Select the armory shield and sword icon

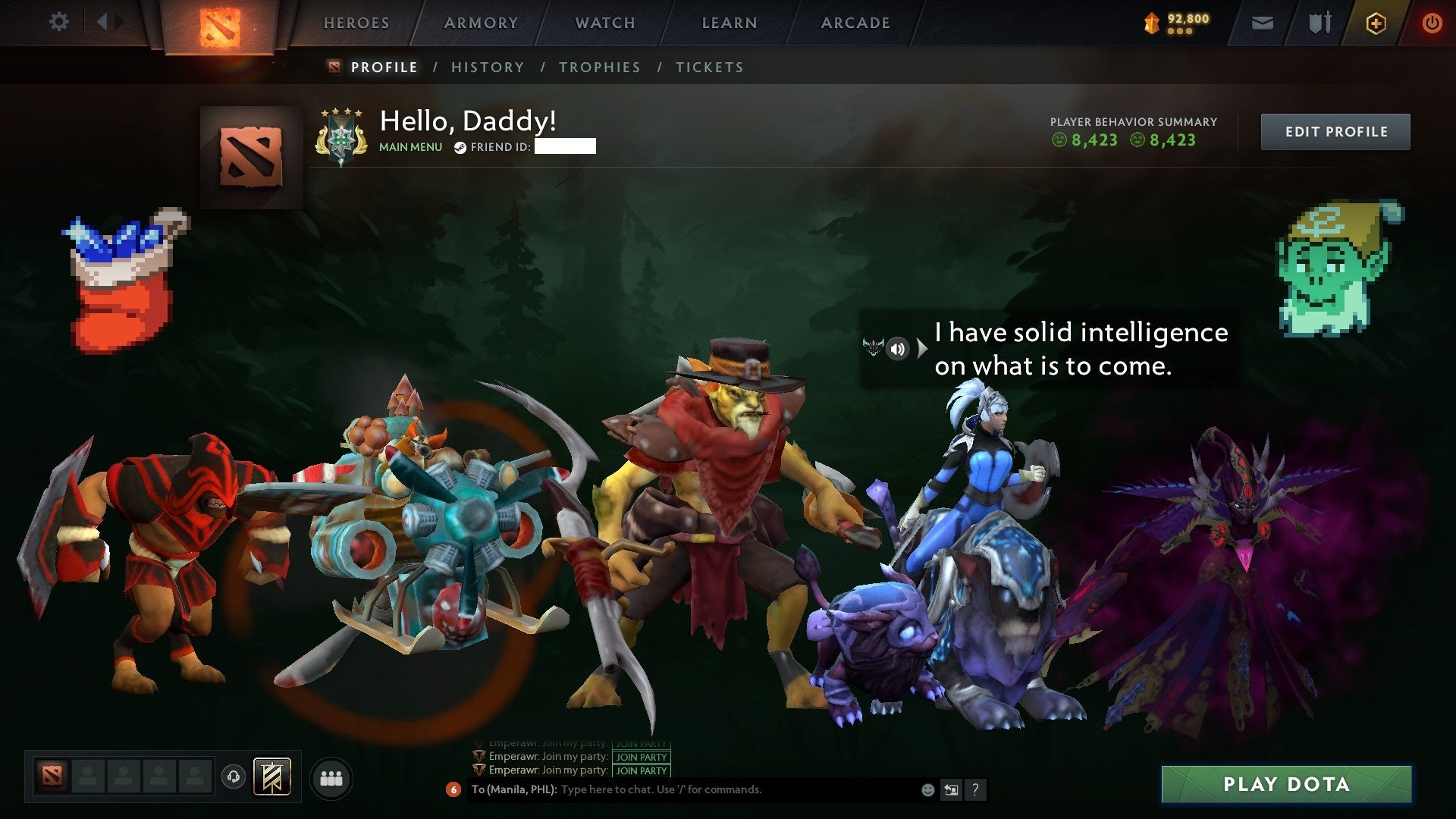pyautogui.click(x=1320, y=23)
